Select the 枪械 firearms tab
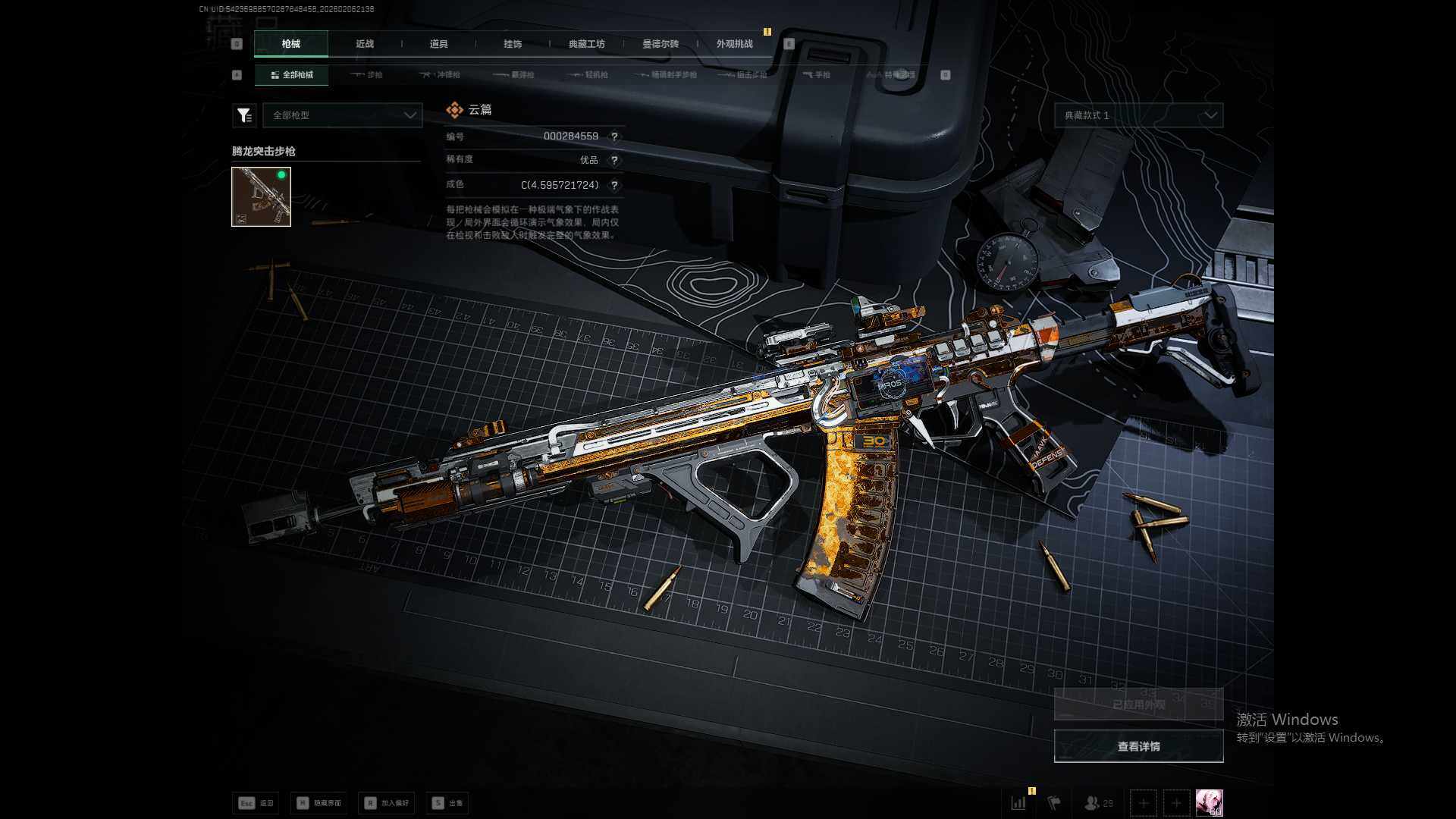 291,44
